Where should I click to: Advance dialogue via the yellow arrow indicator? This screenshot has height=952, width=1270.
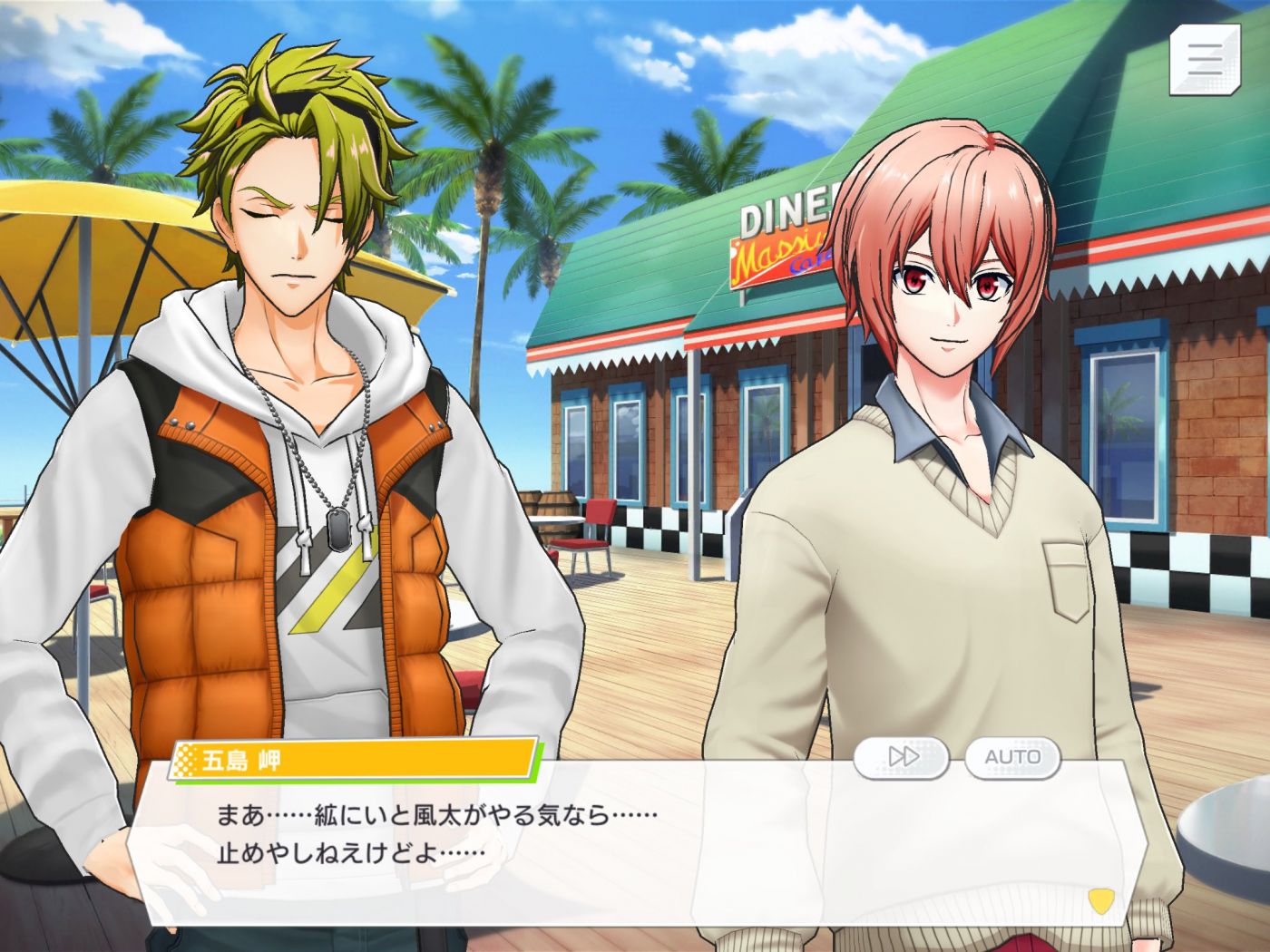[1099, 901]
